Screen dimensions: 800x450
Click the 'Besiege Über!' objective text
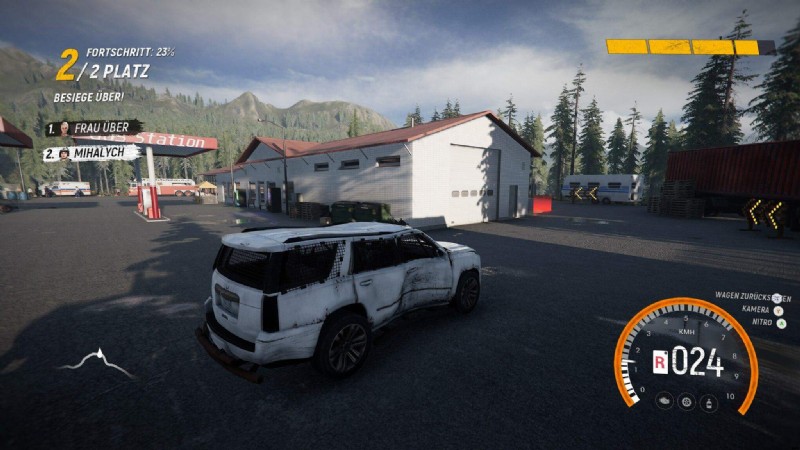click(x=88, y=97)
